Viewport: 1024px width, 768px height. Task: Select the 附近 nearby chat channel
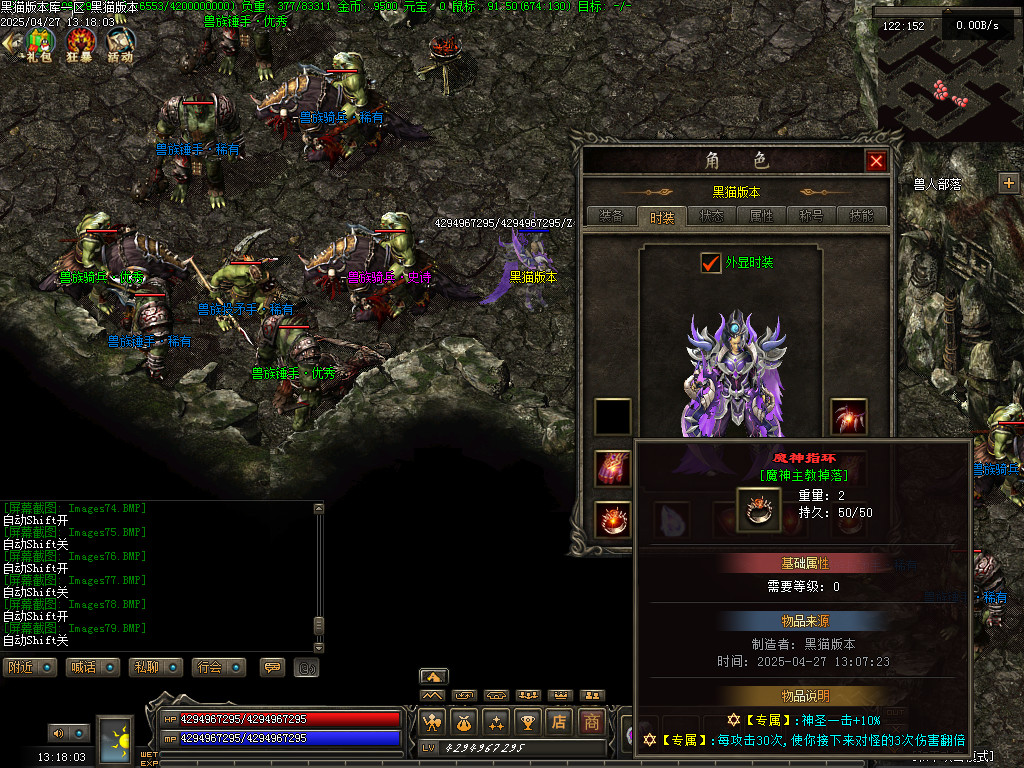pos(29,667)
